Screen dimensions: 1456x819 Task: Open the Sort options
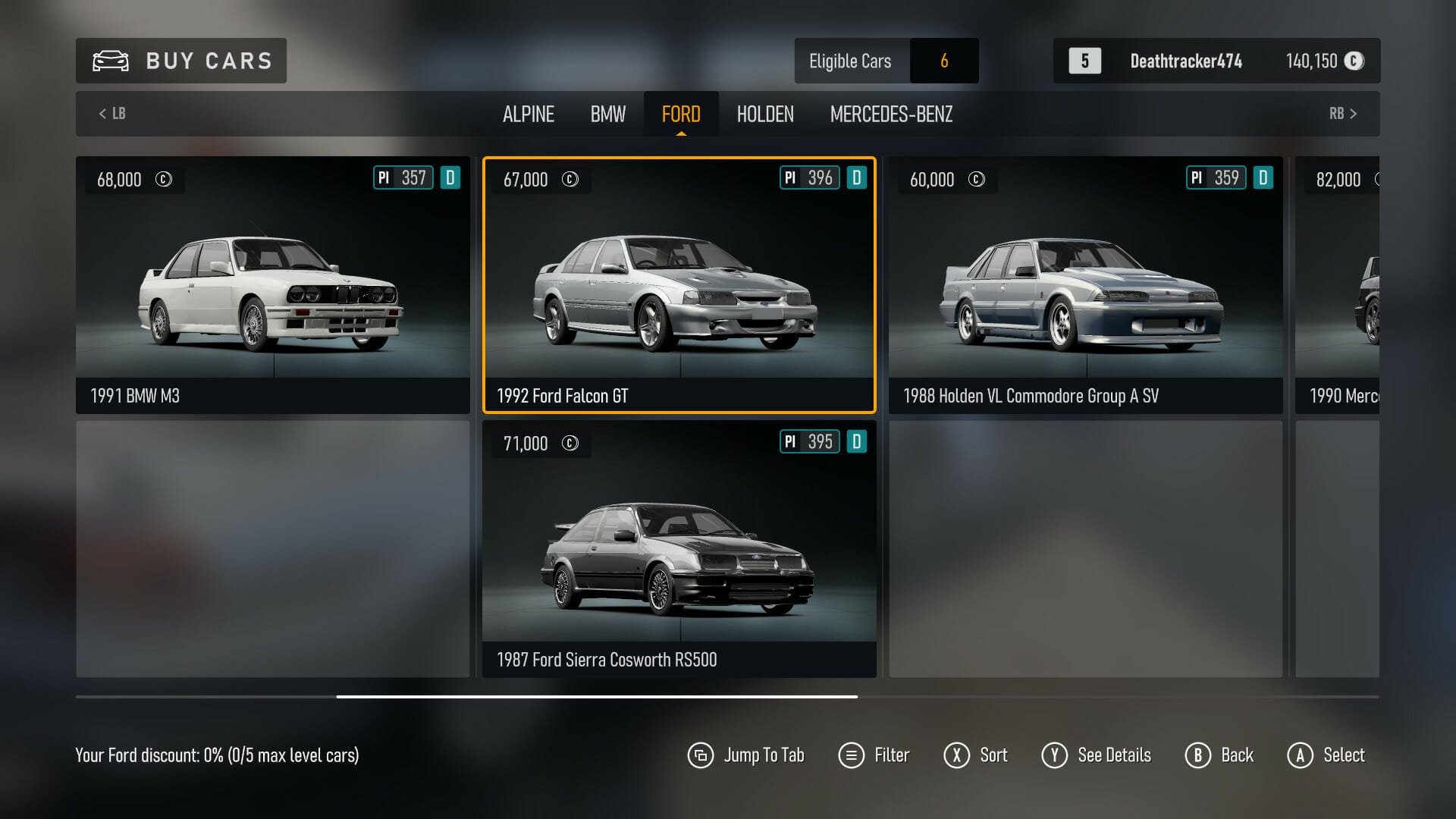pyautogui.click(x=976, y=755)
